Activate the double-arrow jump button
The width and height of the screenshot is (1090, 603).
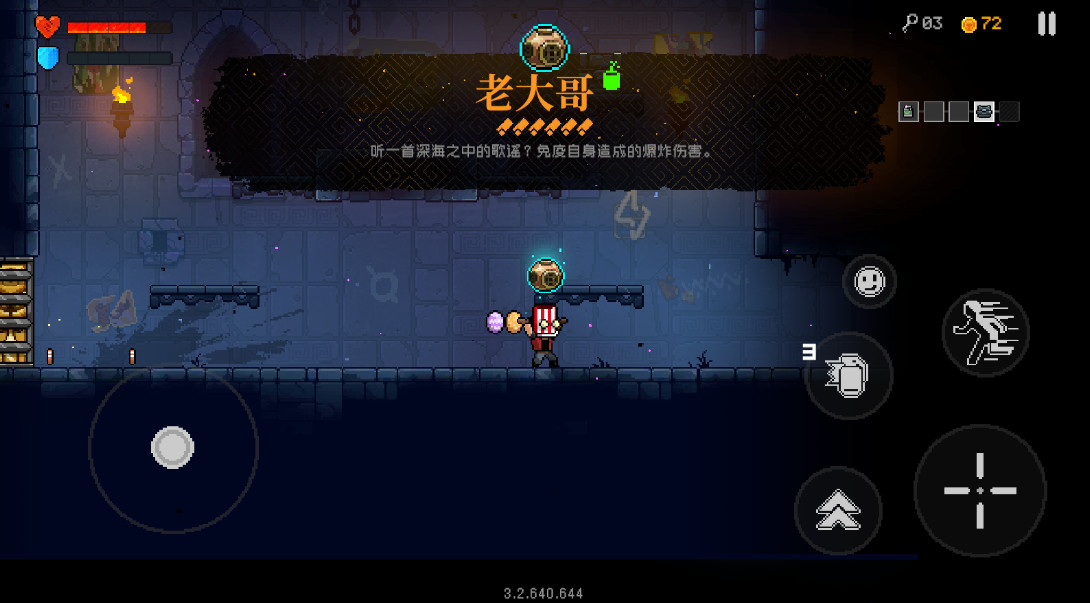point(838,511)
